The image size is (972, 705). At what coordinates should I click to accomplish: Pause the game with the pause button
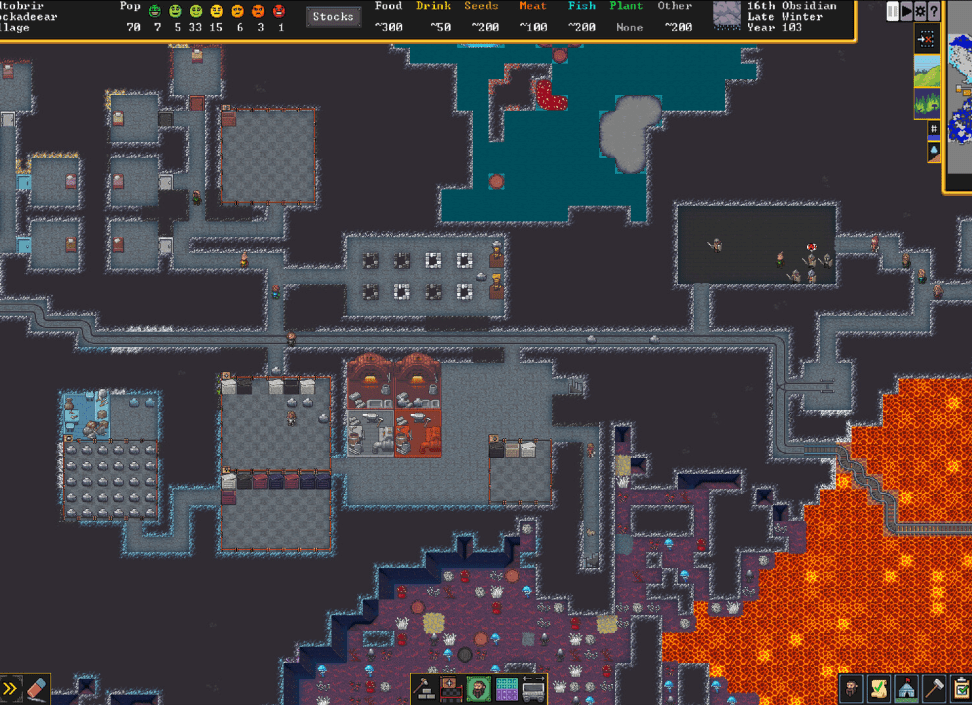(x=893, y=11)
